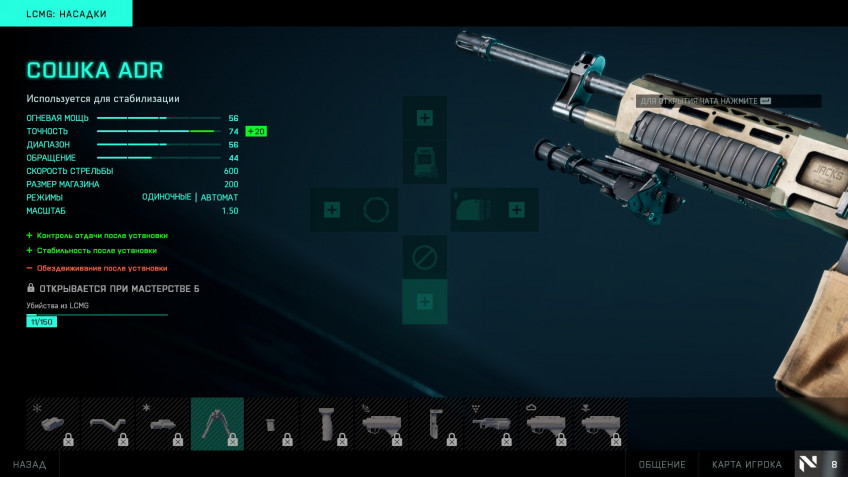The image size is (848, 477).
Task: Pick the angled grip attachment
Action: [x=107, y=424]
